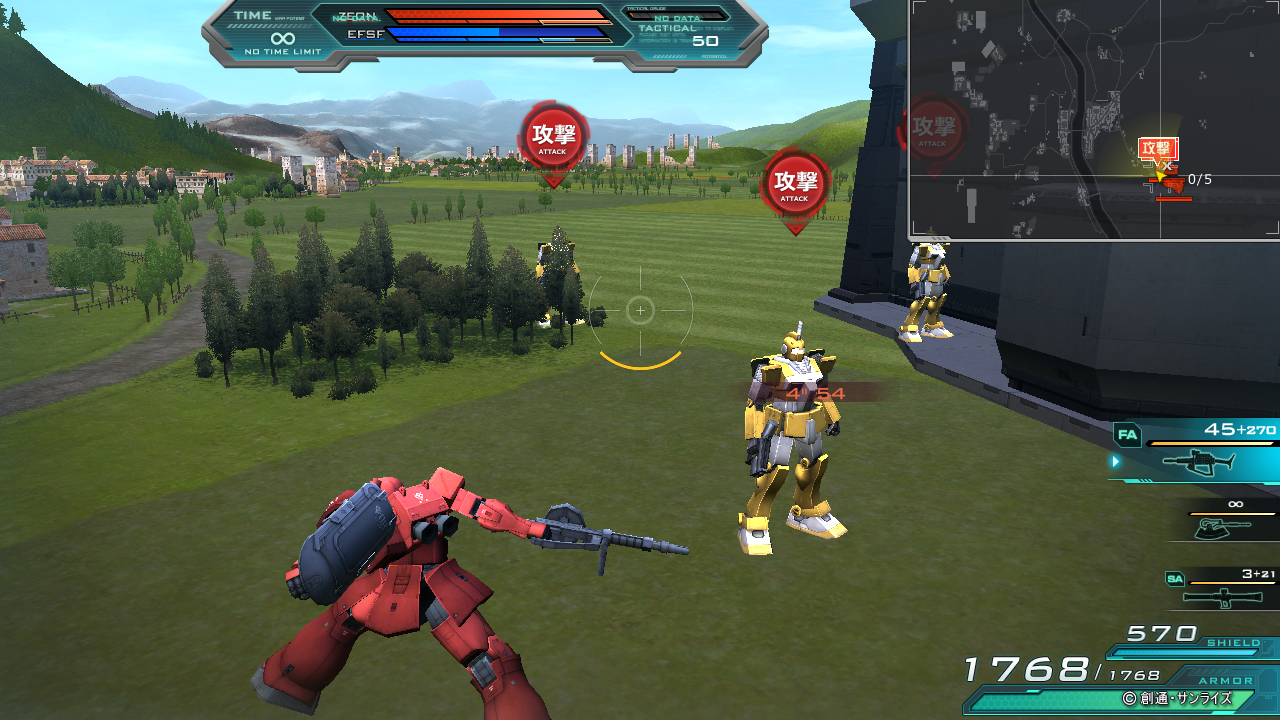
Task: Select the machine gun weapon slot
Action: [1198, 461]
